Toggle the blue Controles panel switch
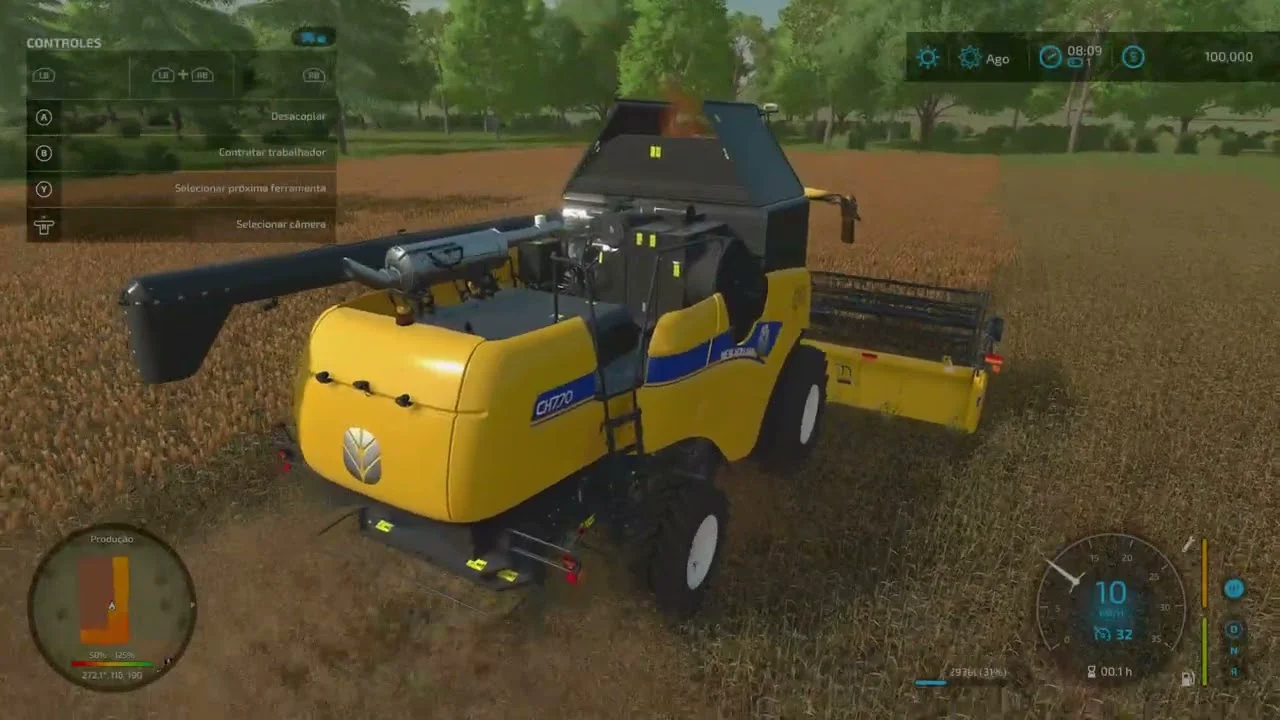The height and width of the screenshot is (720, 1280). 313,38
